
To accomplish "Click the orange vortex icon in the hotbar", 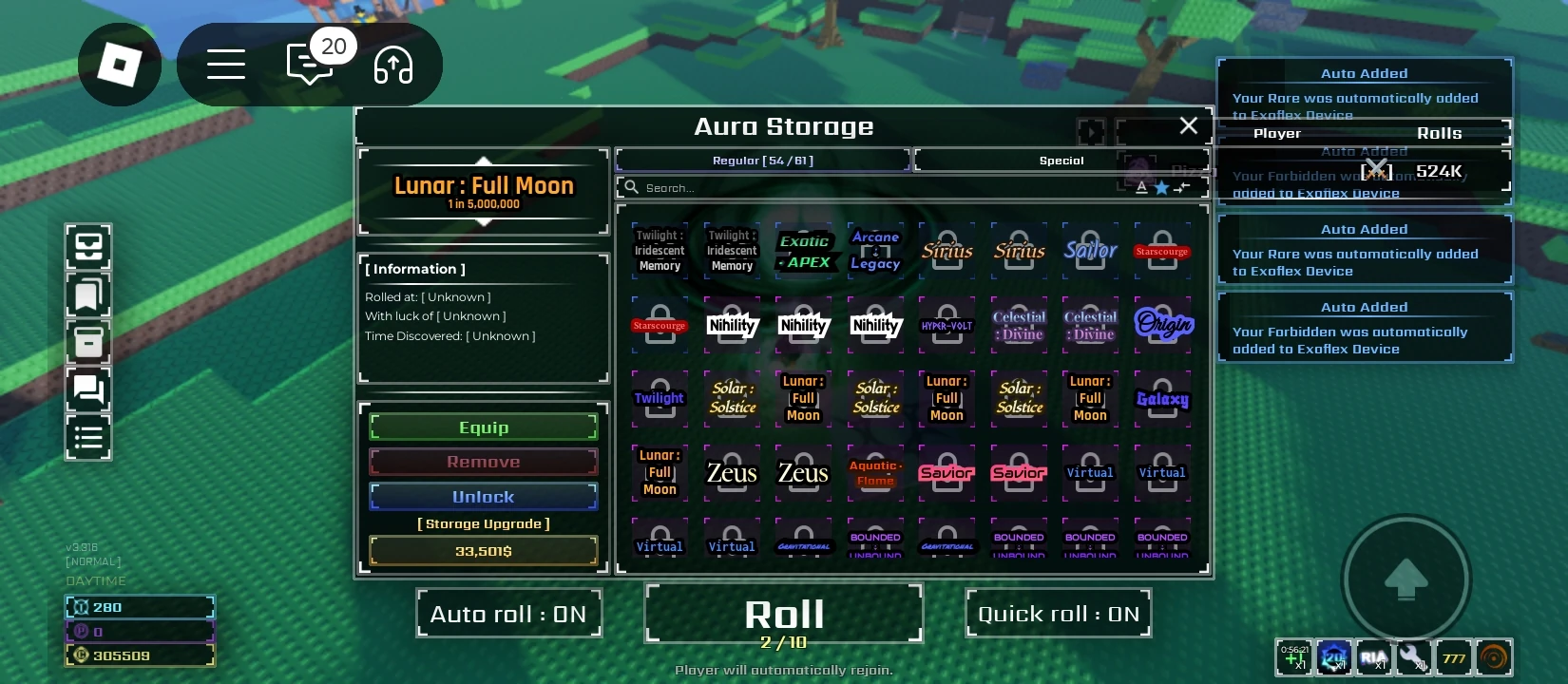I will pyautogui.click(x=1493, y=656).
